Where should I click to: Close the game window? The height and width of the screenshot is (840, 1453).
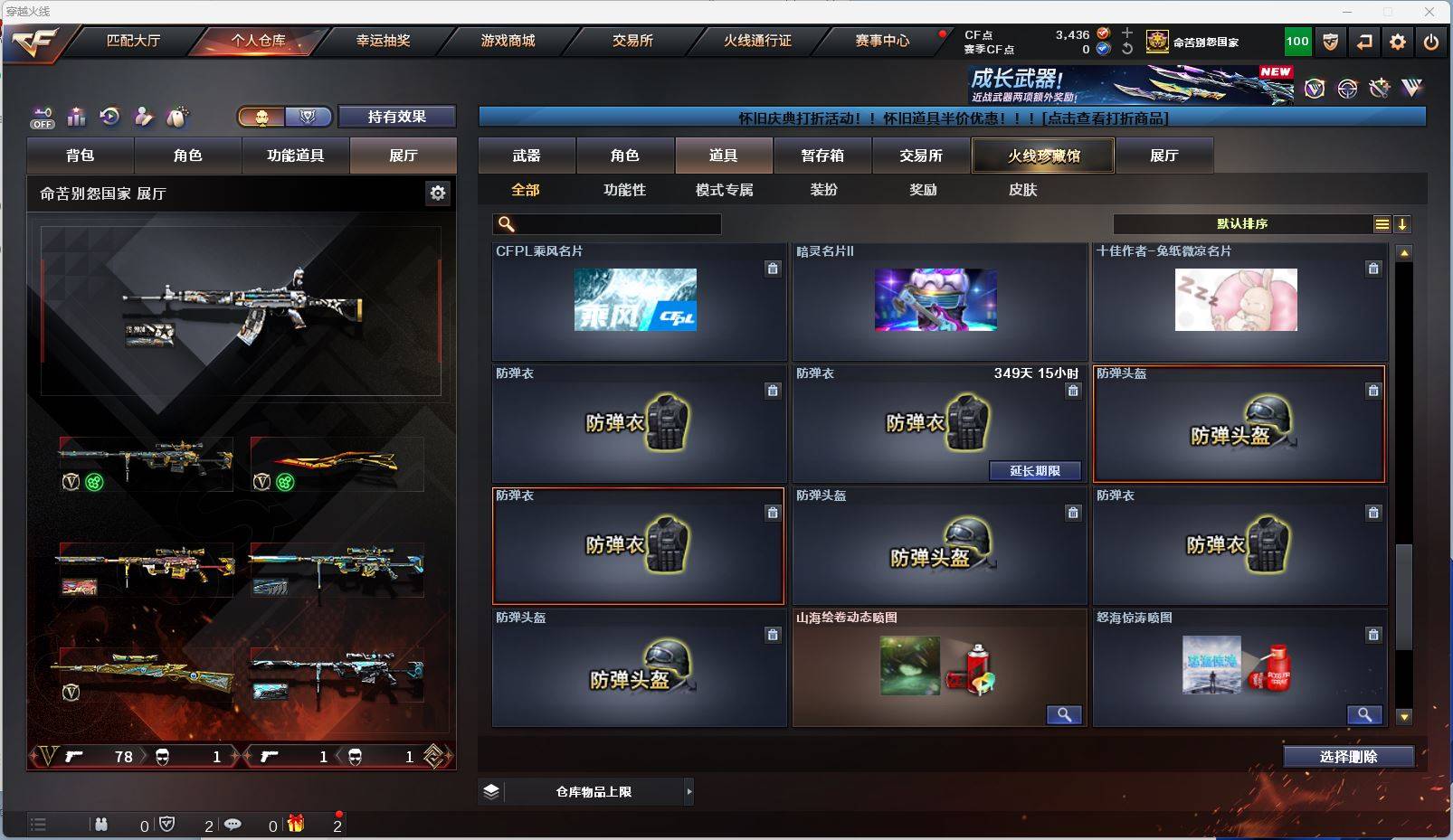click(1429, 12)
